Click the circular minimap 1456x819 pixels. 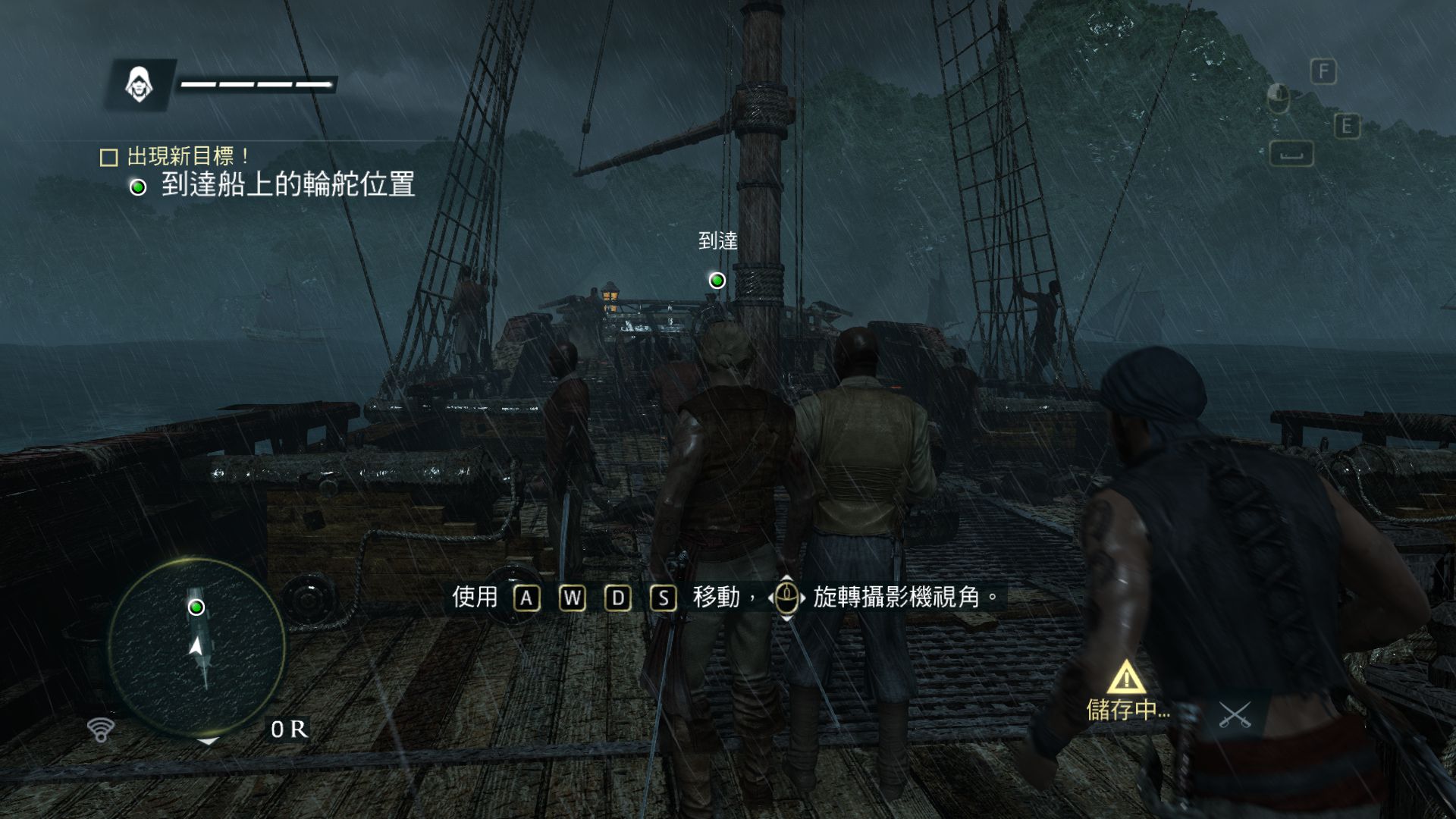196,647
